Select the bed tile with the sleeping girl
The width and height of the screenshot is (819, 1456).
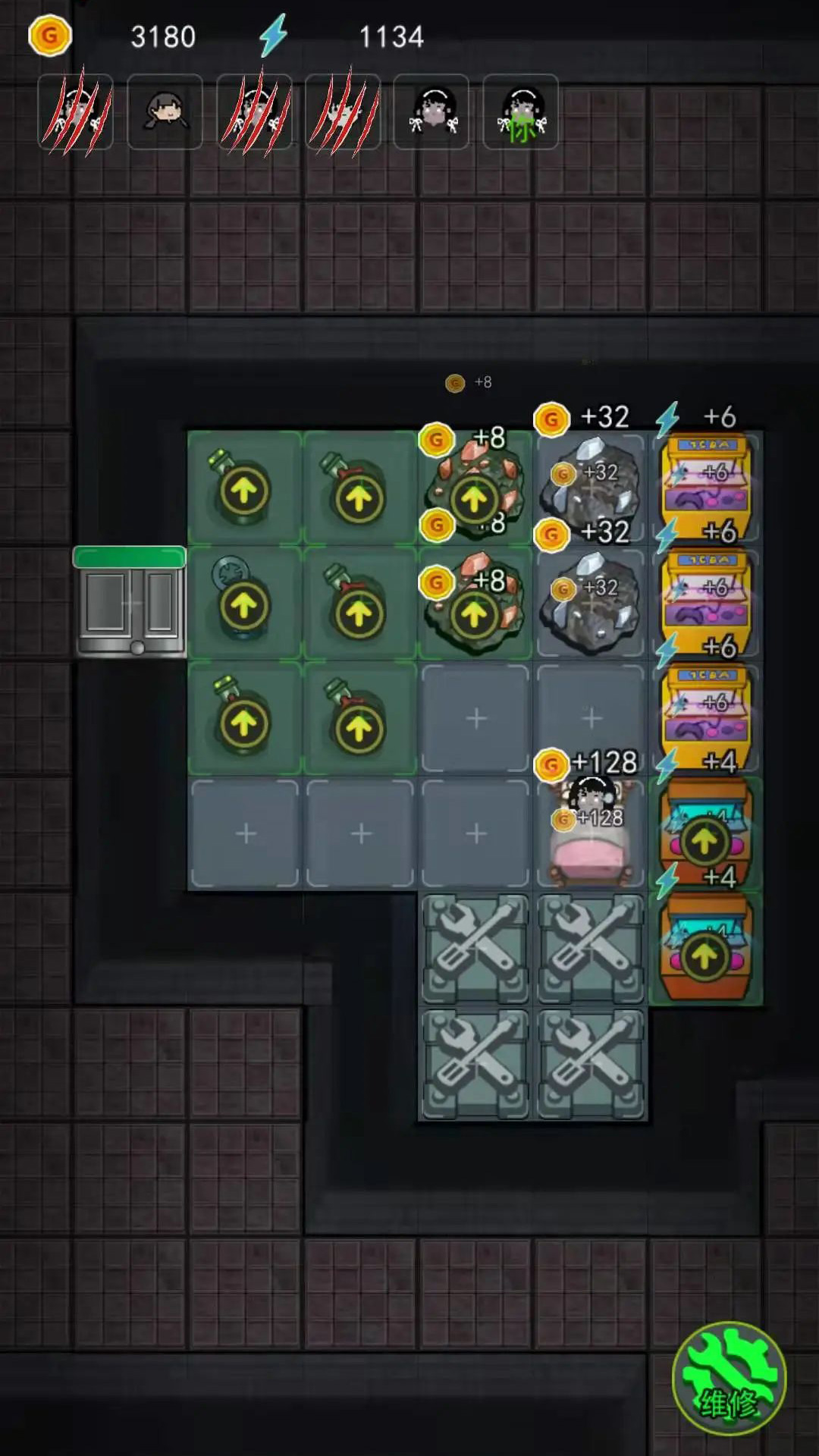591,834
